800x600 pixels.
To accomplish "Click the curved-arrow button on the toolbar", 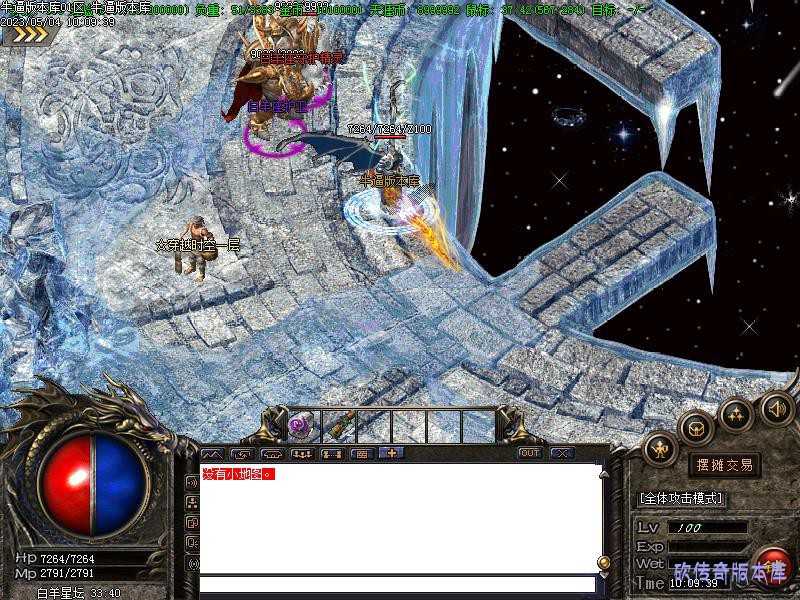I will click(241, 453).
